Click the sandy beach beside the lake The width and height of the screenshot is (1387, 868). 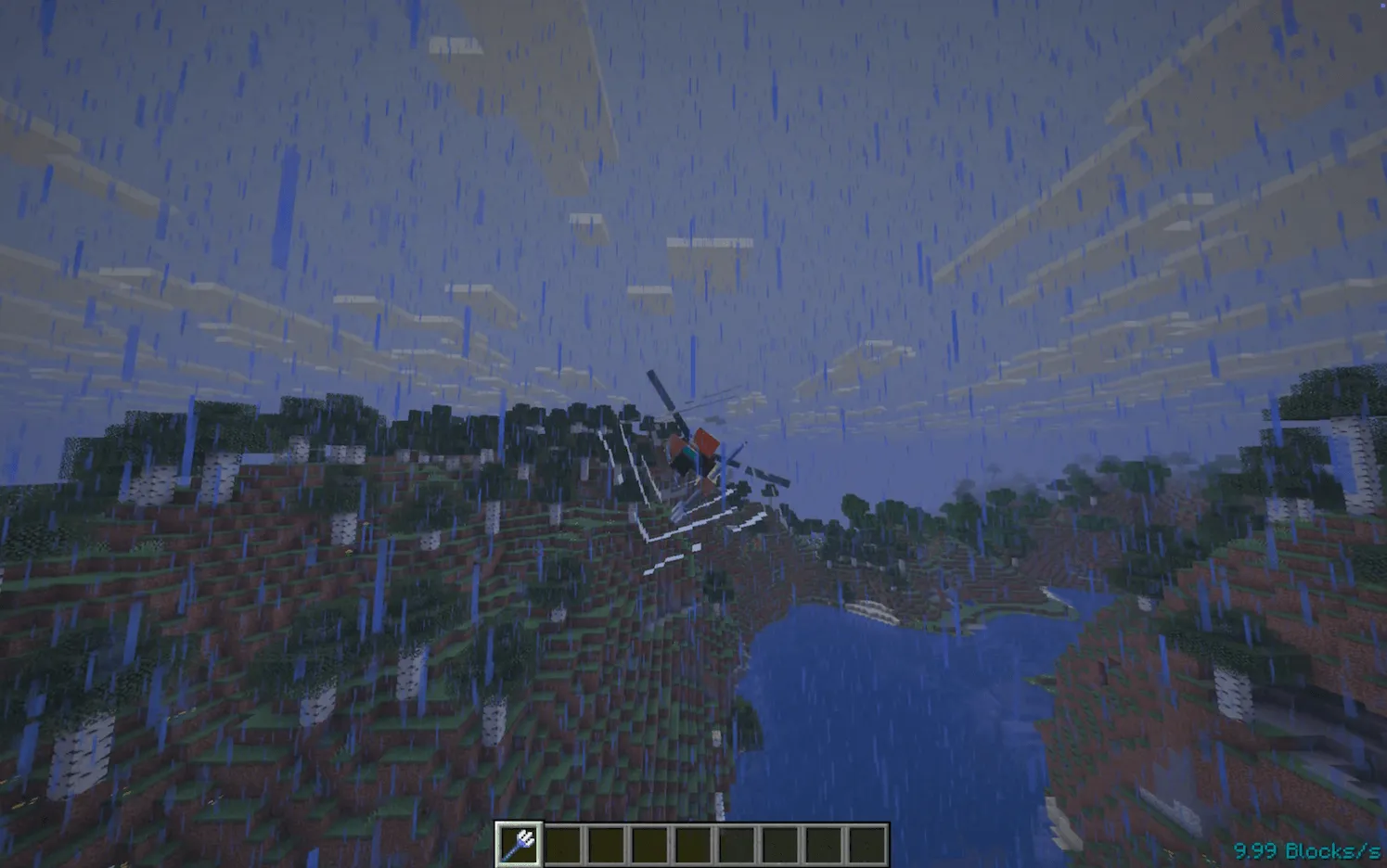[x=872, y=612]
